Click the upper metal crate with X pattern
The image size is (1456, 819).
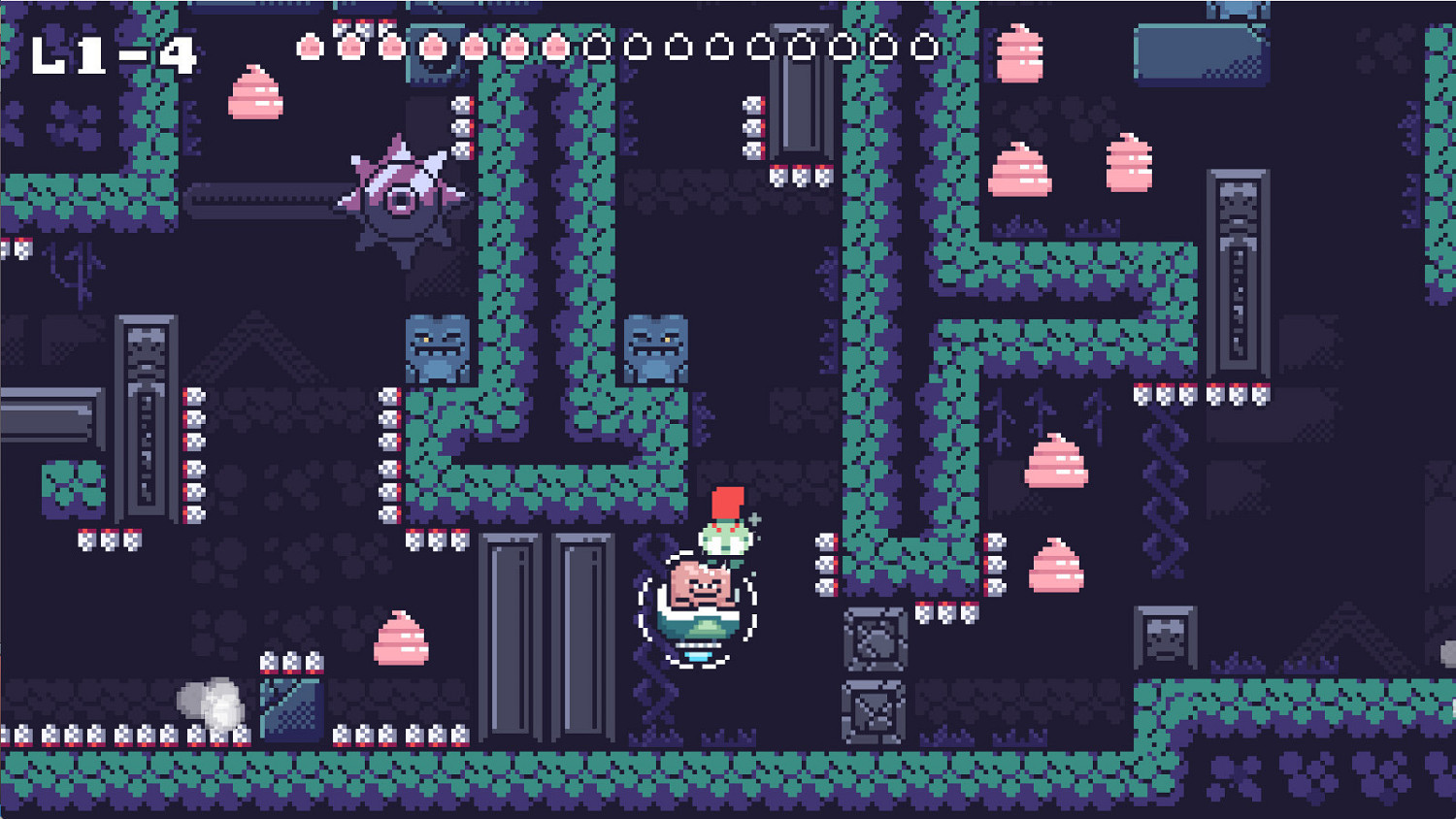pos(877,640)
